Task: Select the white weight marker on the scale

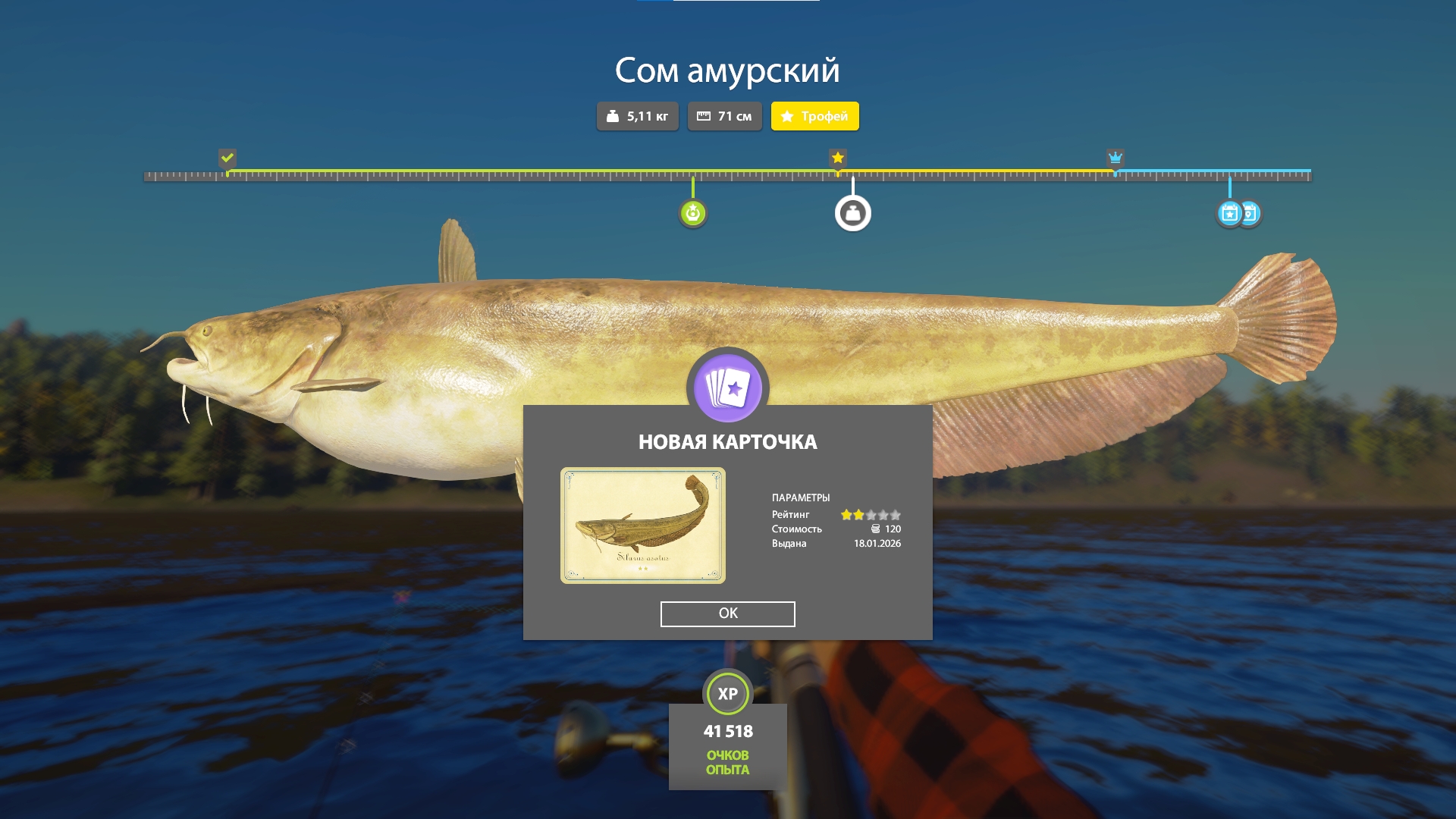Action: (852, 213)
